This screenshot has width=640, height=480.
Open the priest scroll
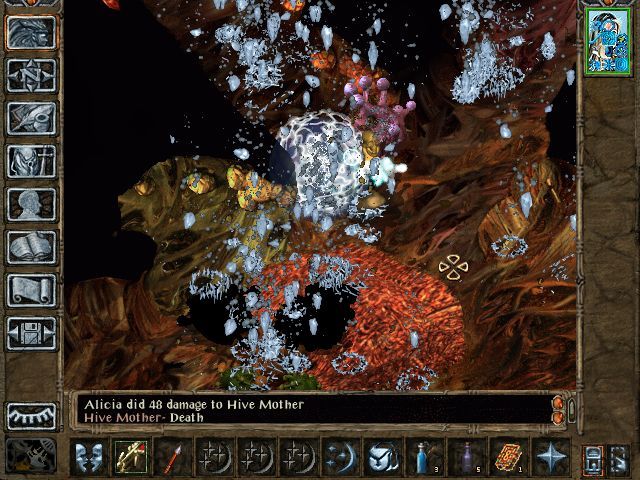tap(31, 290)
